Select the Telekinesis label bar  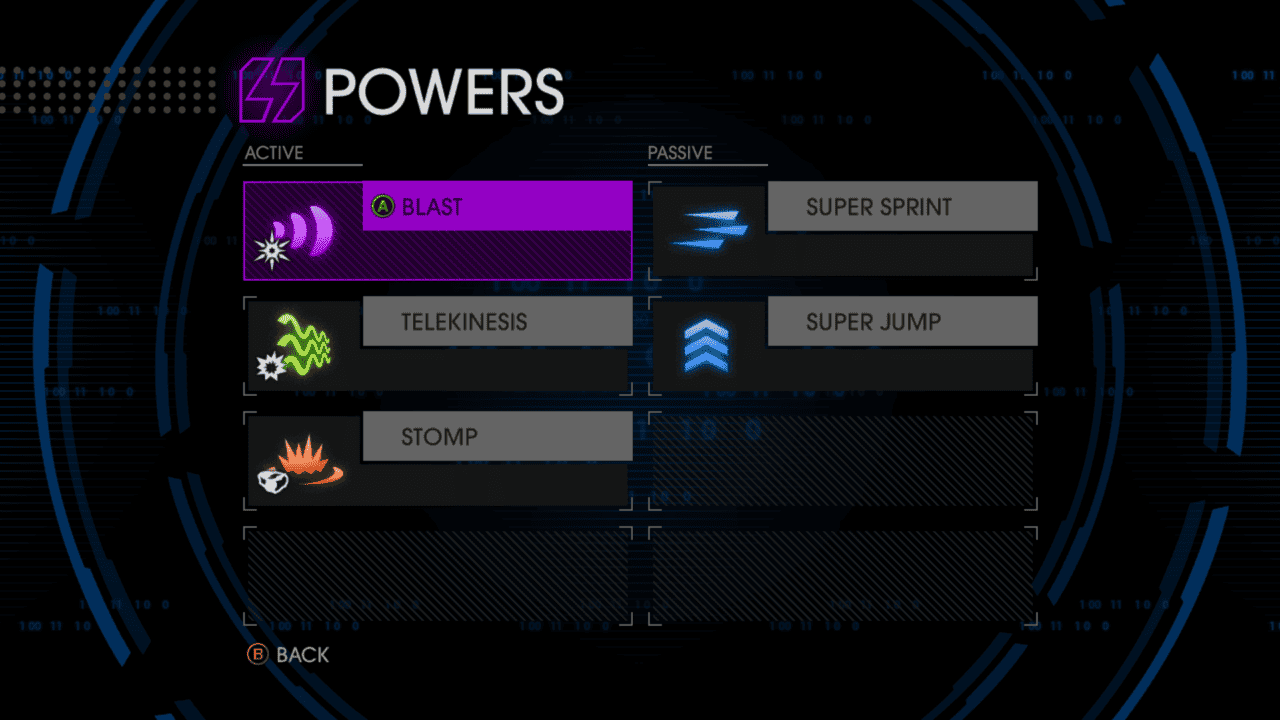497,321
